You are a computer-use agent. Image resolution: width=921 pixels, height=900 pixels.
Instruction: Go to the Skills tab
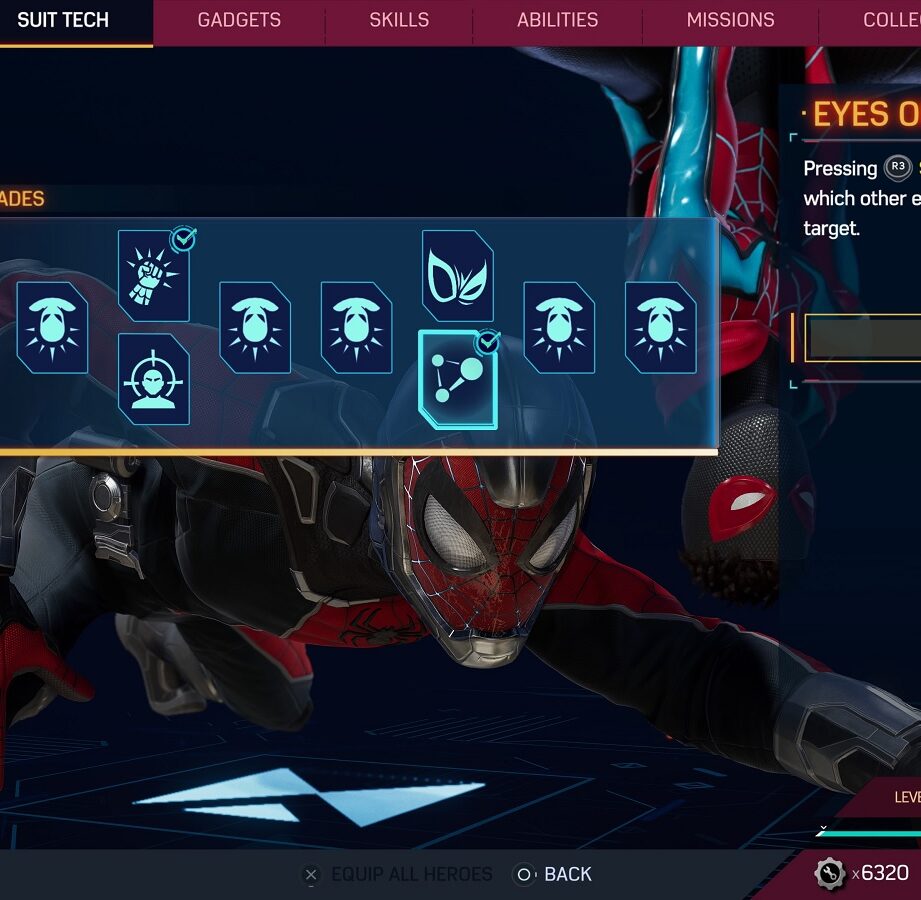[x=399, y=20]
